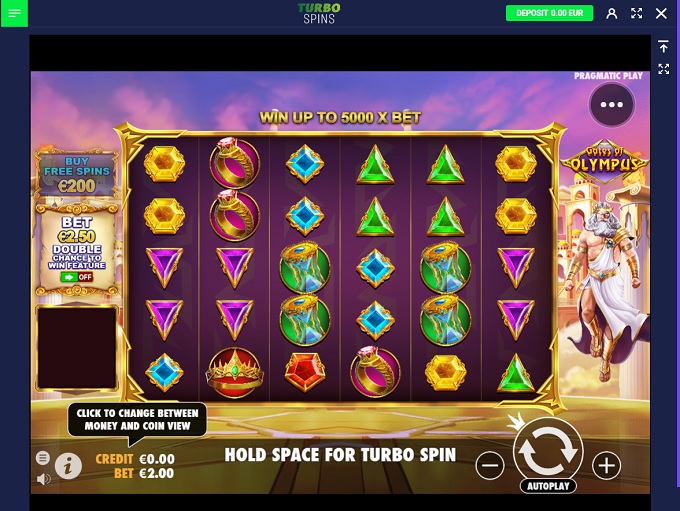
Task: Mute the game sound
Action: 43,479
